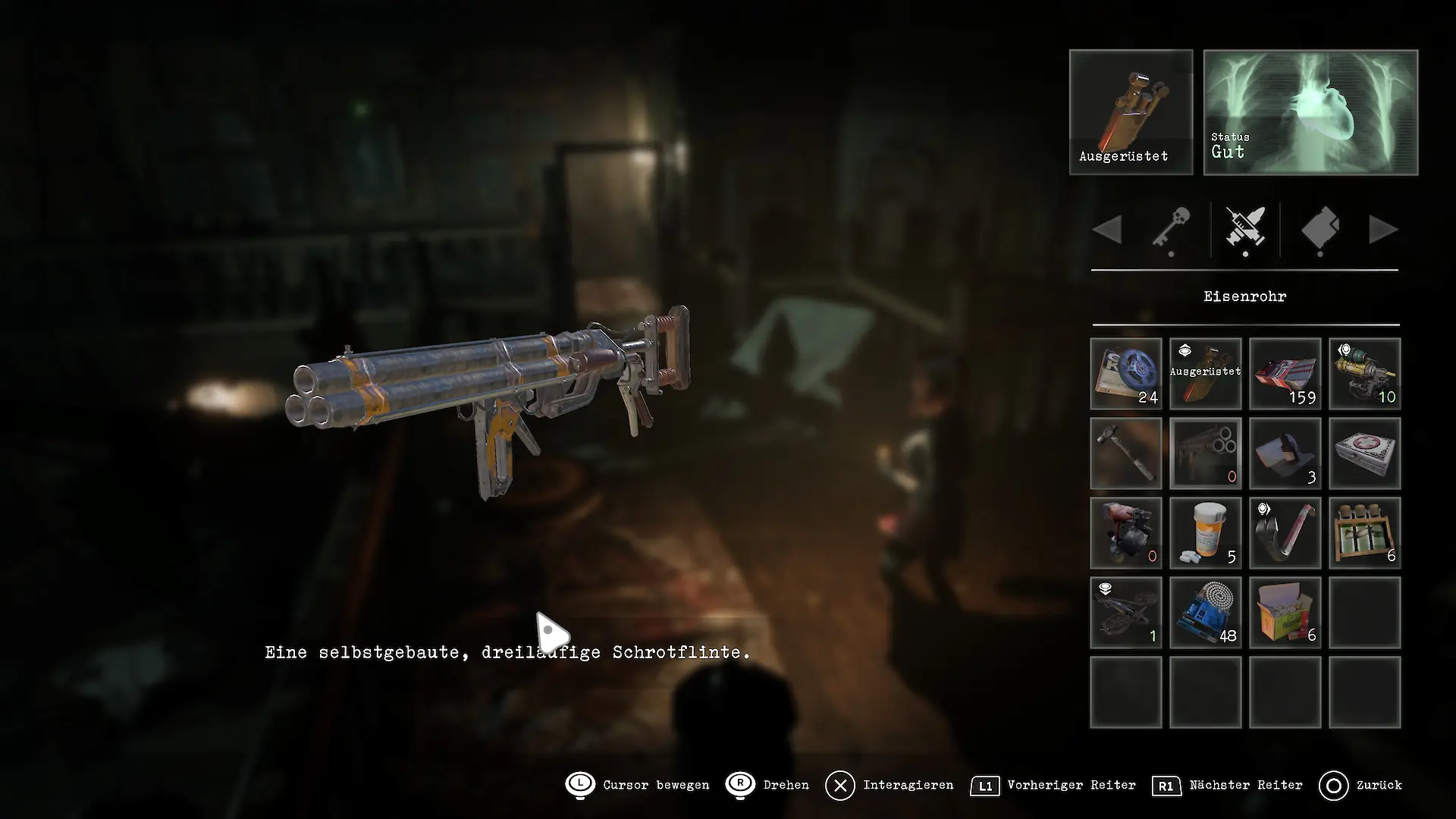
Task: Select the equipped item slot in grid
Action: tap(1206, 374)
